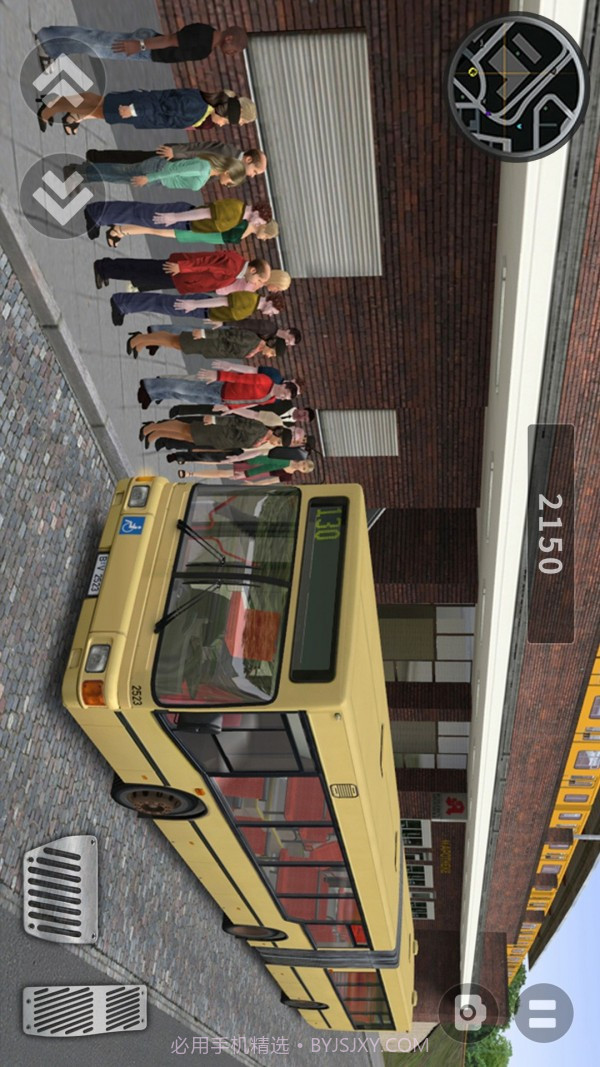Viewport: 600px width, 1067px height.
Task: Step on the wide diagonal-slotted pedal
Action: pyautogui.click(x=85, y=1009)
